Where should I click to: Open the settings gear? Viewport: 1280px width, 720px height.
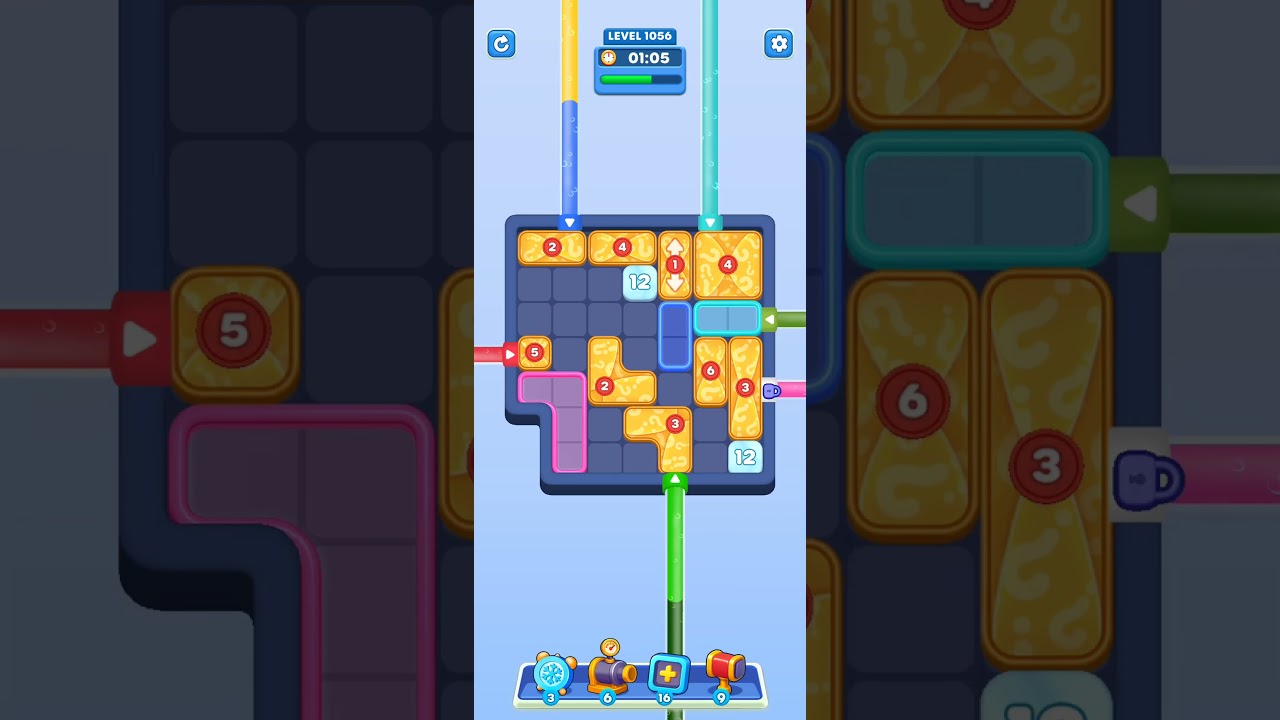779,44
